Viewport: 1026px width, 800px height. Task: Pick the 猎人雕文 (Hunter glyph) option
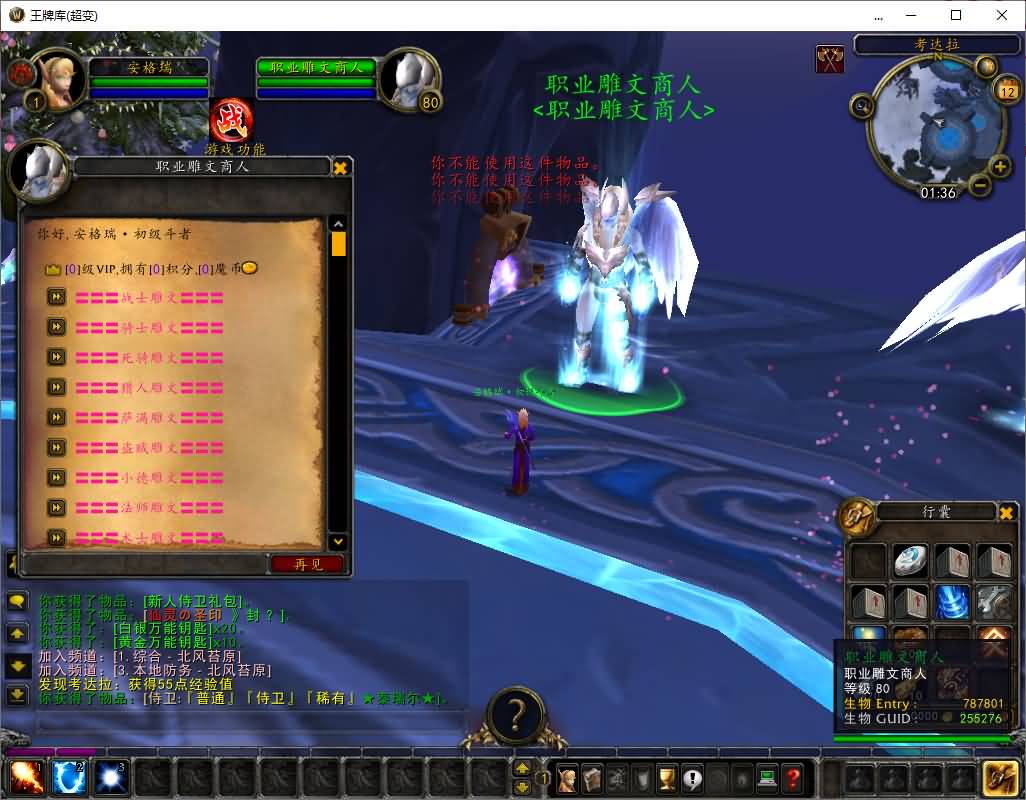149,387
